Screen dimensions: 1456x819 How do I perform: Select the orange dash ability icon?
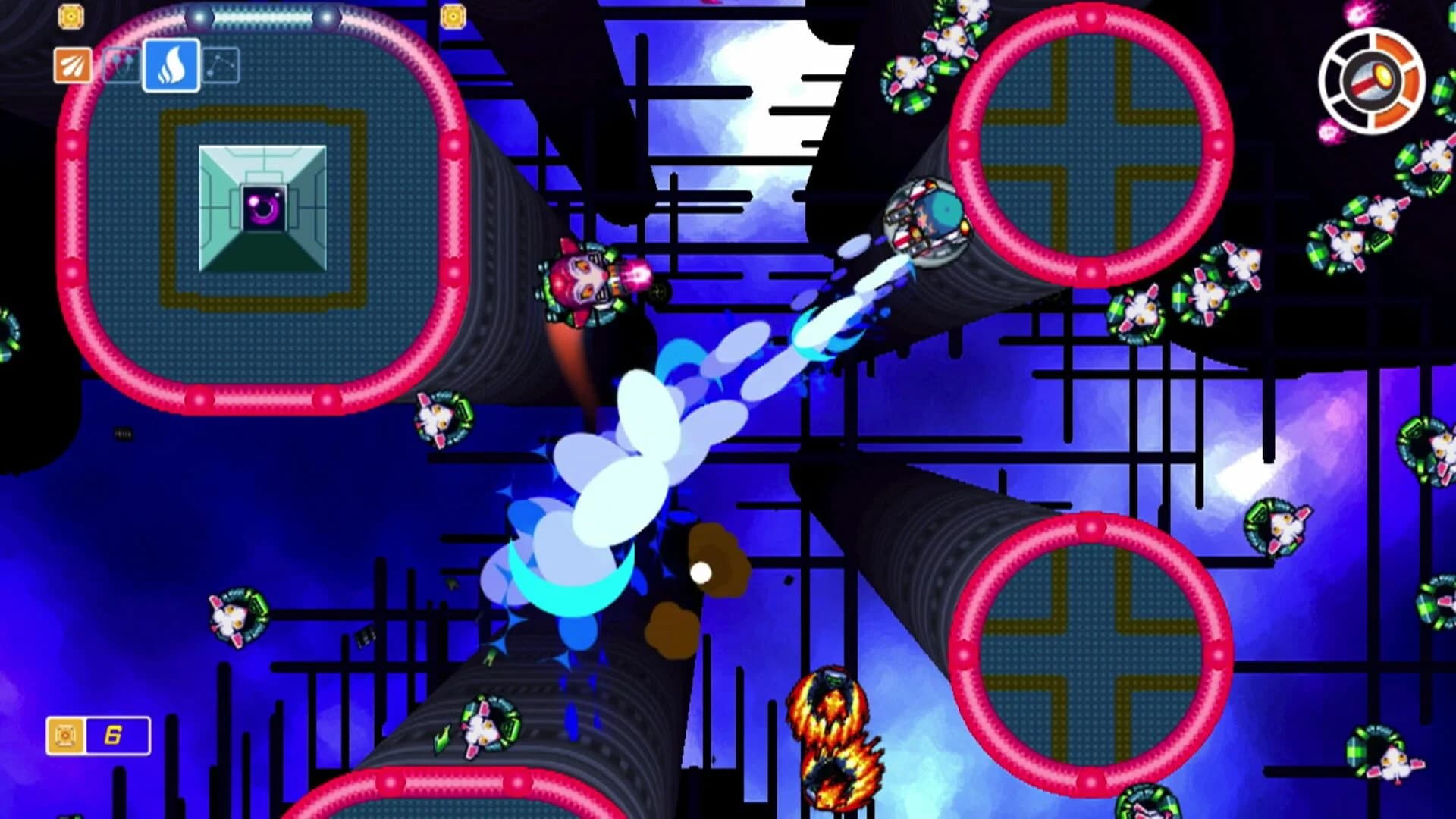tap(72, 64)
